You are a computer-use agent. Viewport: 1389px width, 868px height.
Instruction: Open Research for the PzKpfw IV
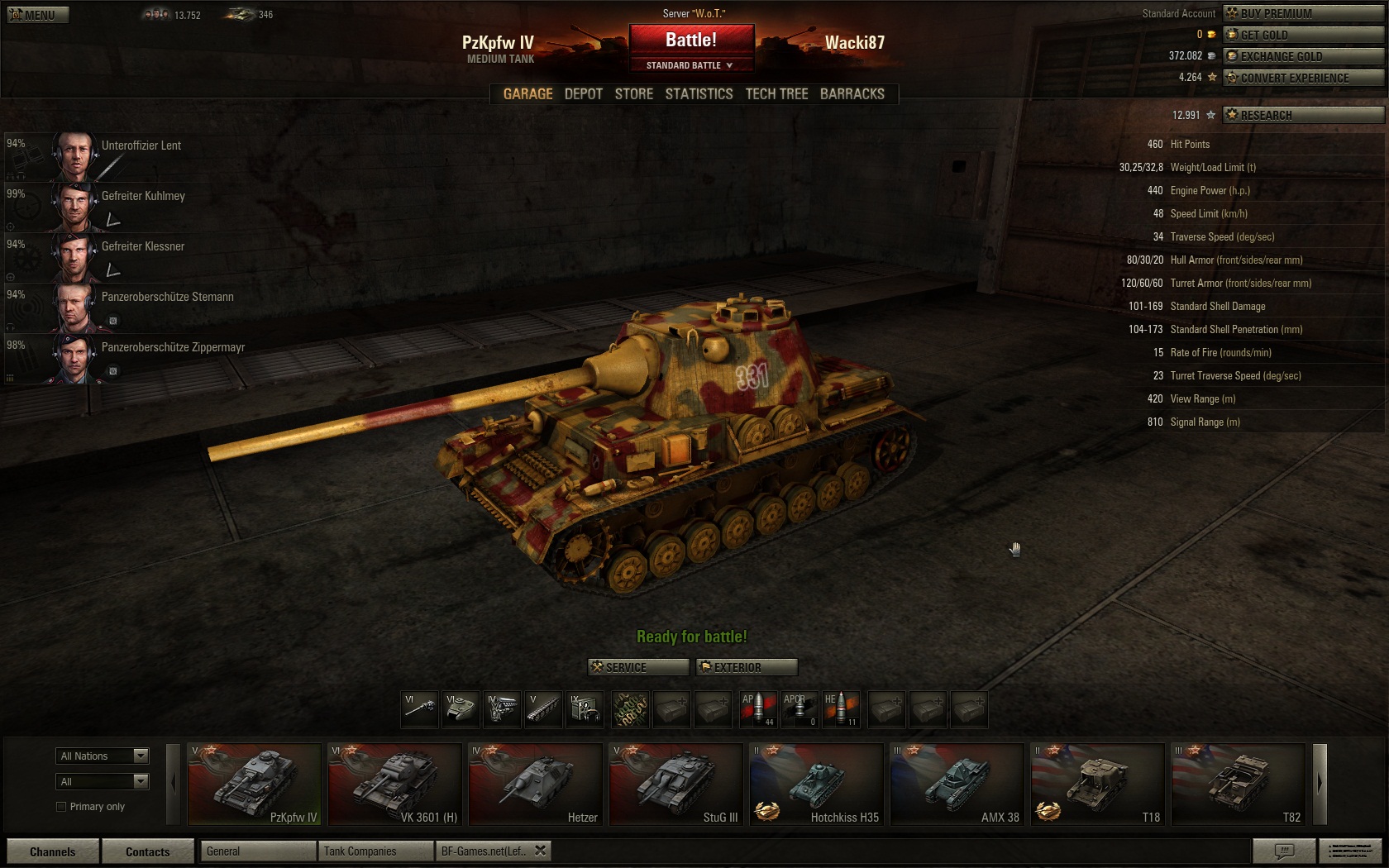coord(1302,115)
